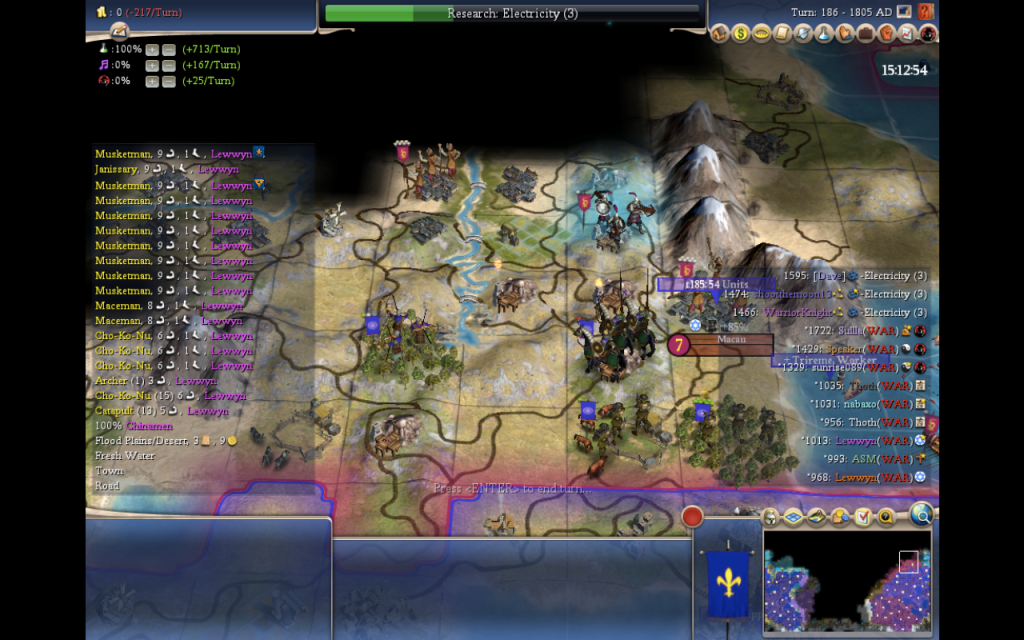Show the Info Screen graph icon
This screenshot has width=1024, height=640.
click(908, 34)
